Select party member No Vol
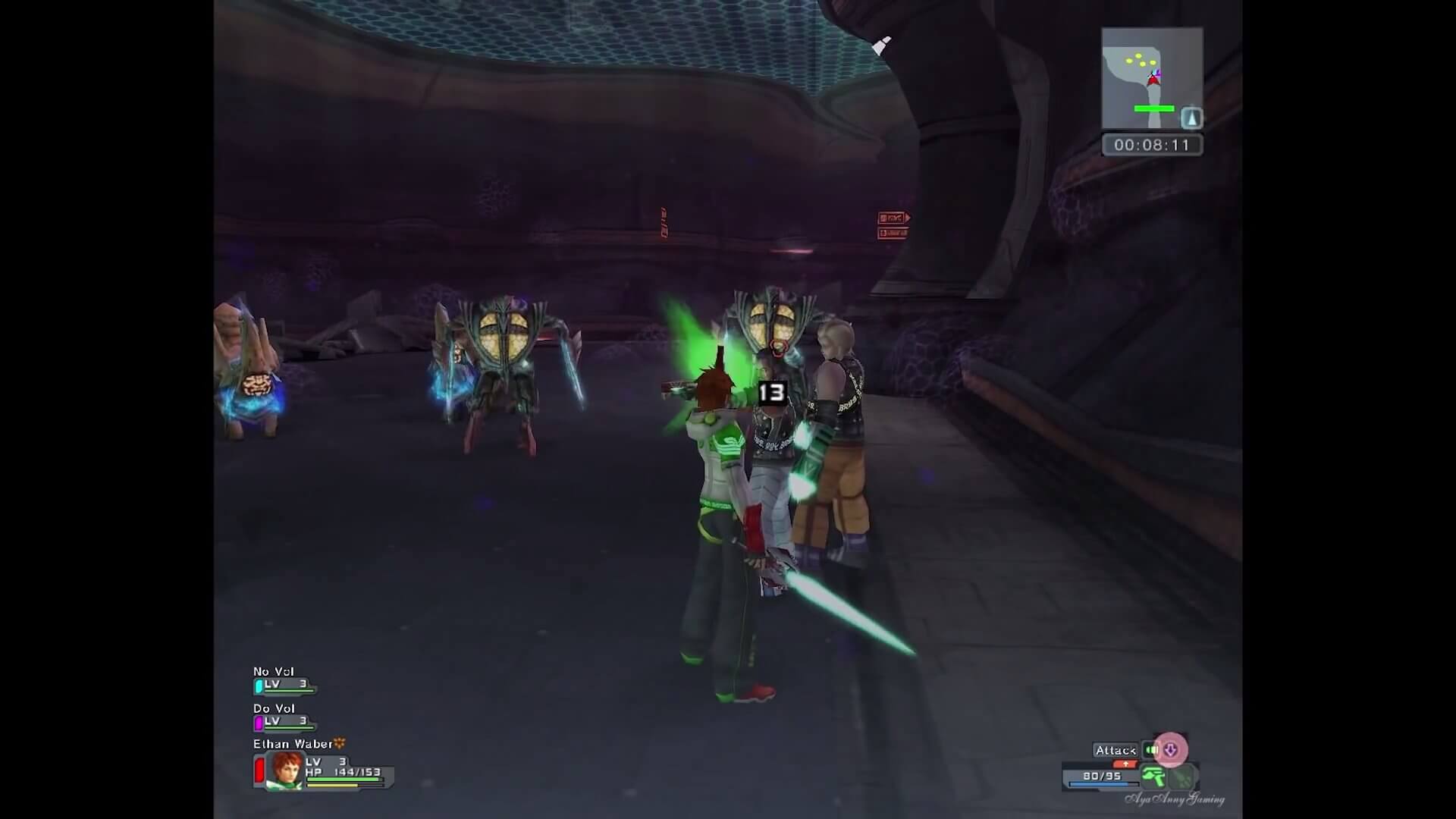The height and width of the screenshot is (819, 1456). [x=274, y=672]
